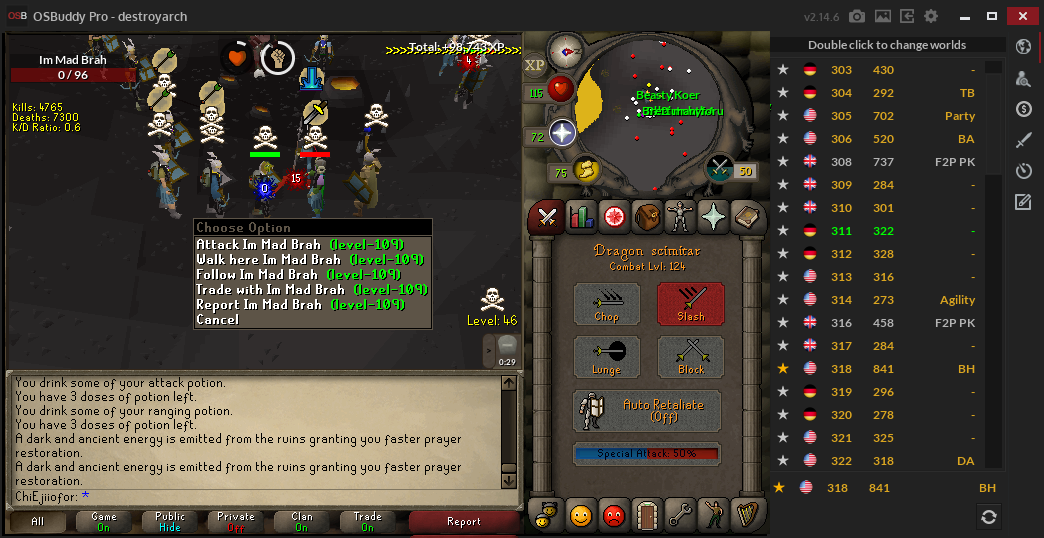Select Trade with Im Mad Brah

pyautogui.click(x=312, y=289)
